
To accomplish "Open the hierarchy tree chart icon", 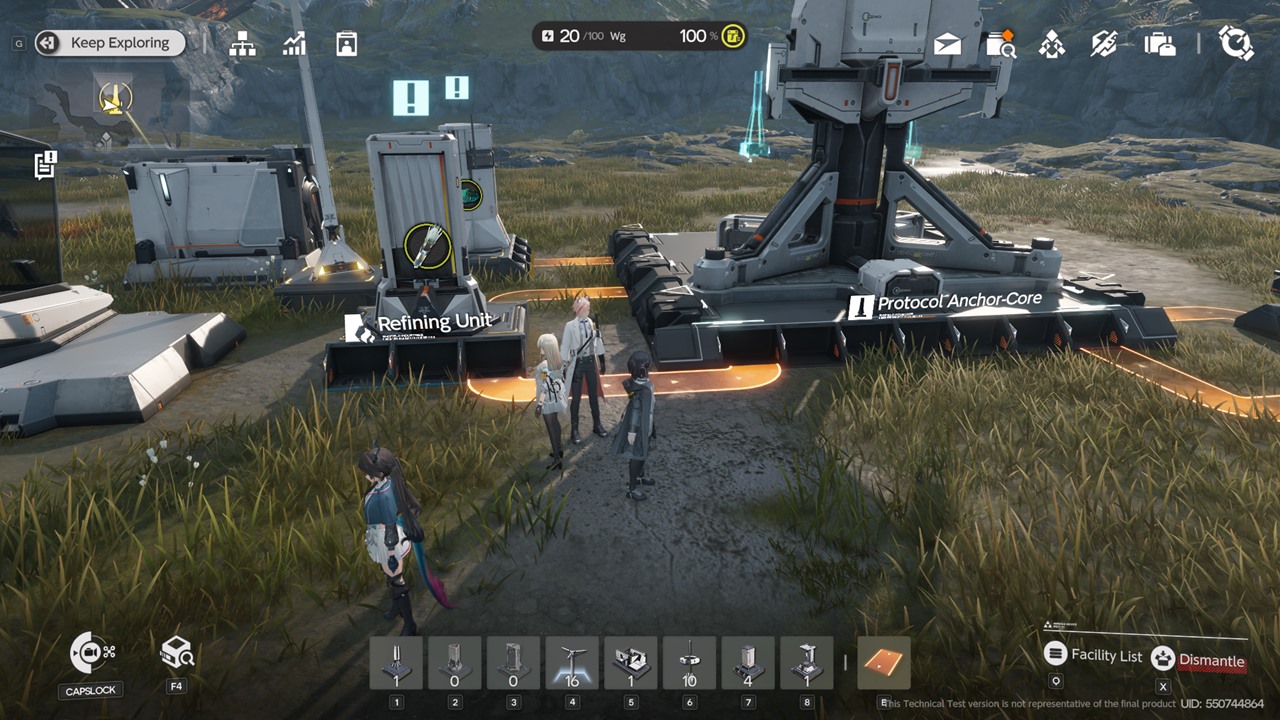I will 243,44.
